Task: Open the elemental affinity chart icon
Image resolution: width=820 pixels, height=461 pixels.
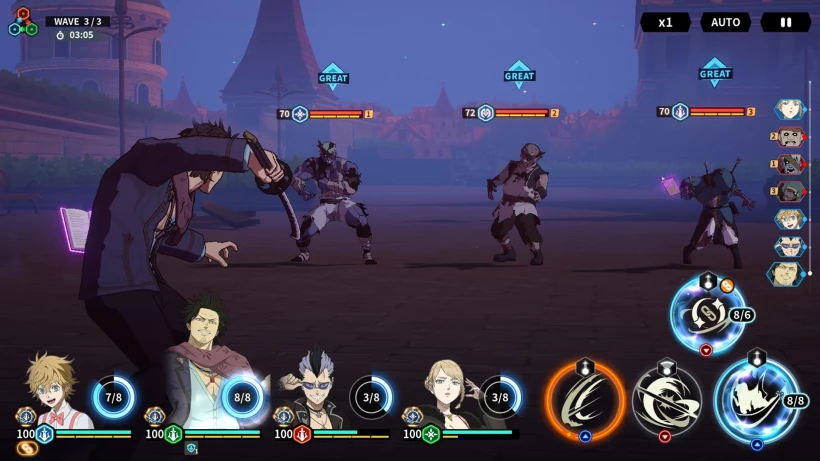Action: 23,22
